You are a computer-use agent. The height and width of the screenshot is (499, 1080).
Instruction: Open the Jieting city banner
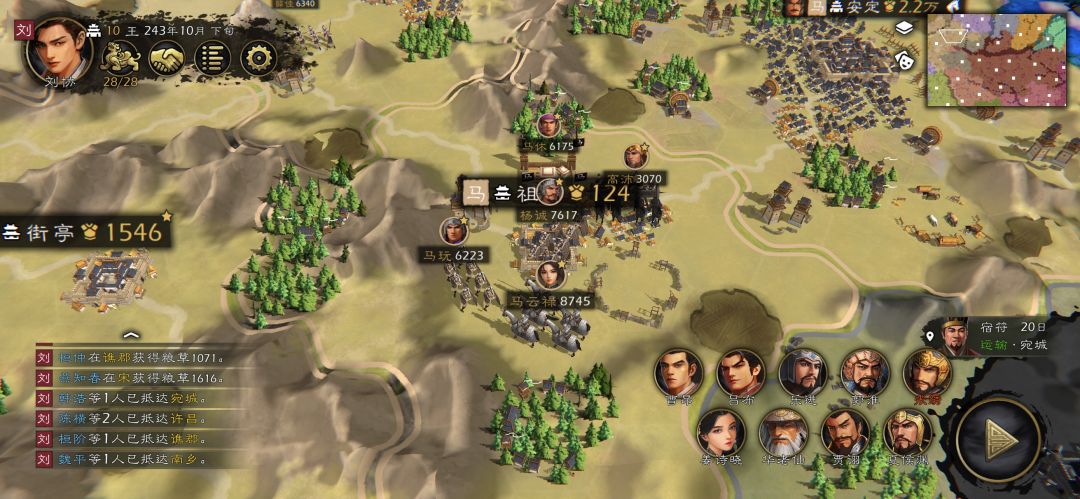click(x=82, y=232)
